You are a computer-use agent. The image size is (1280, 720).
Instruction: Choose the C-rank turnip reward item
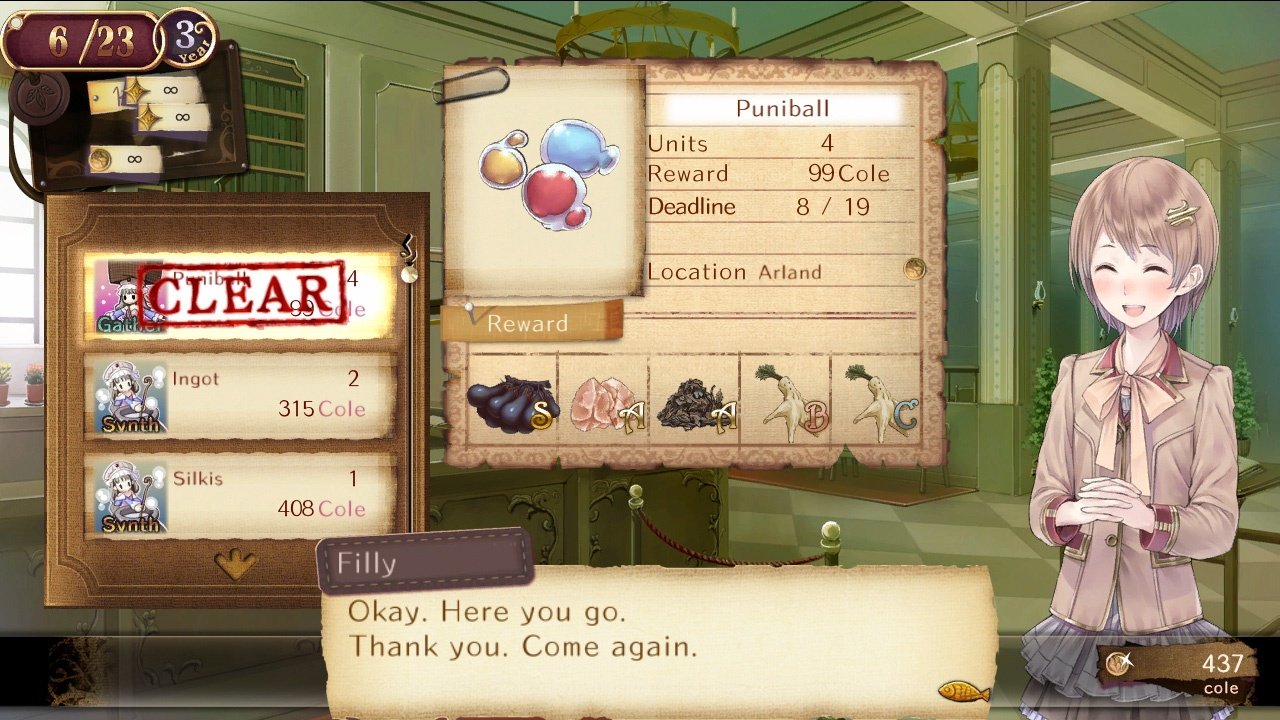(x=880, y=400)
